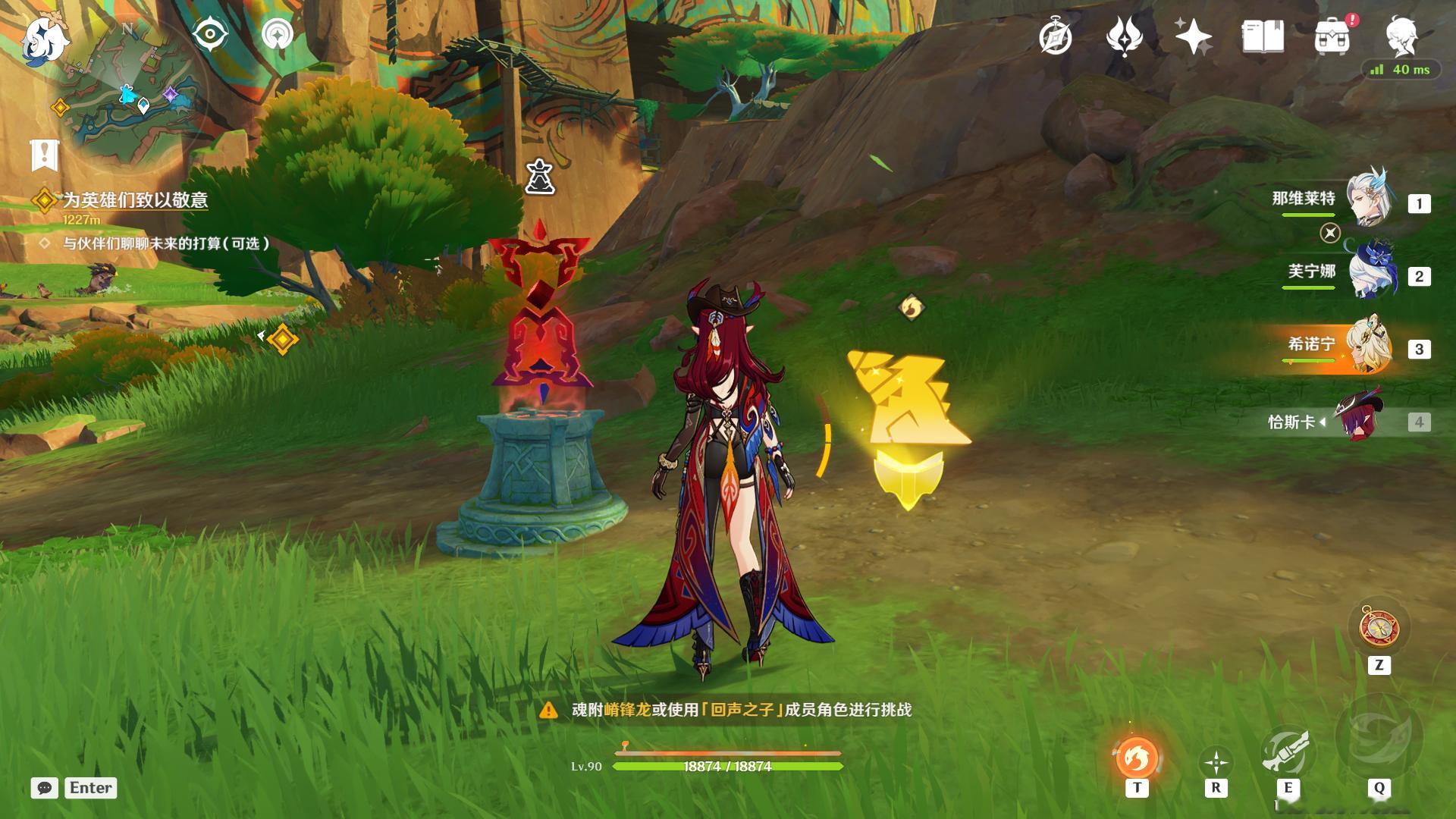1456x819 pixels.
Task: Open the compass adventure handbook icon
Action: (1055, 36)
